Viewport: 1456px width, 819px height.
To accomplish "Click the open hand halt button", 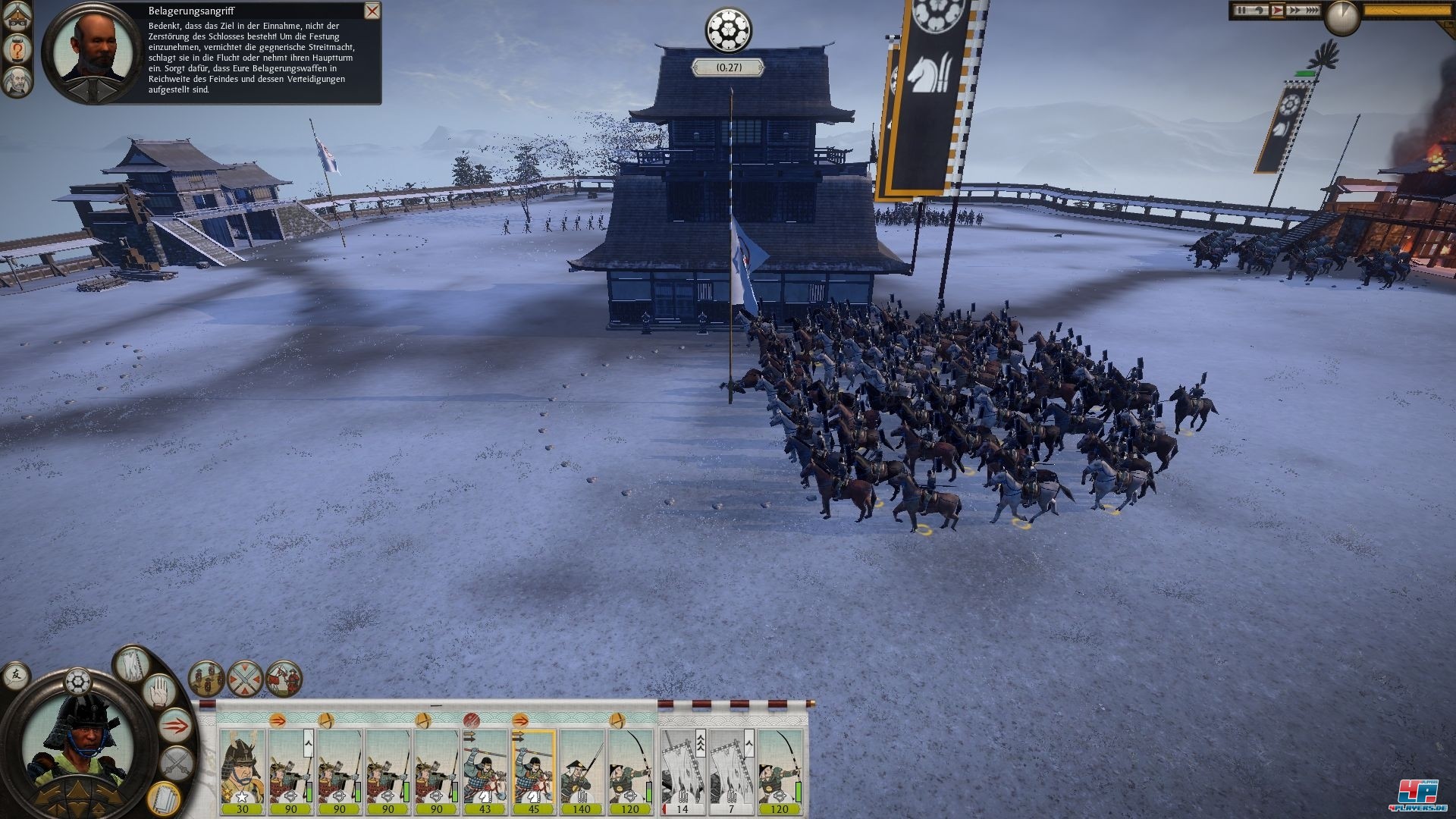I will click(x=160, y=692).
